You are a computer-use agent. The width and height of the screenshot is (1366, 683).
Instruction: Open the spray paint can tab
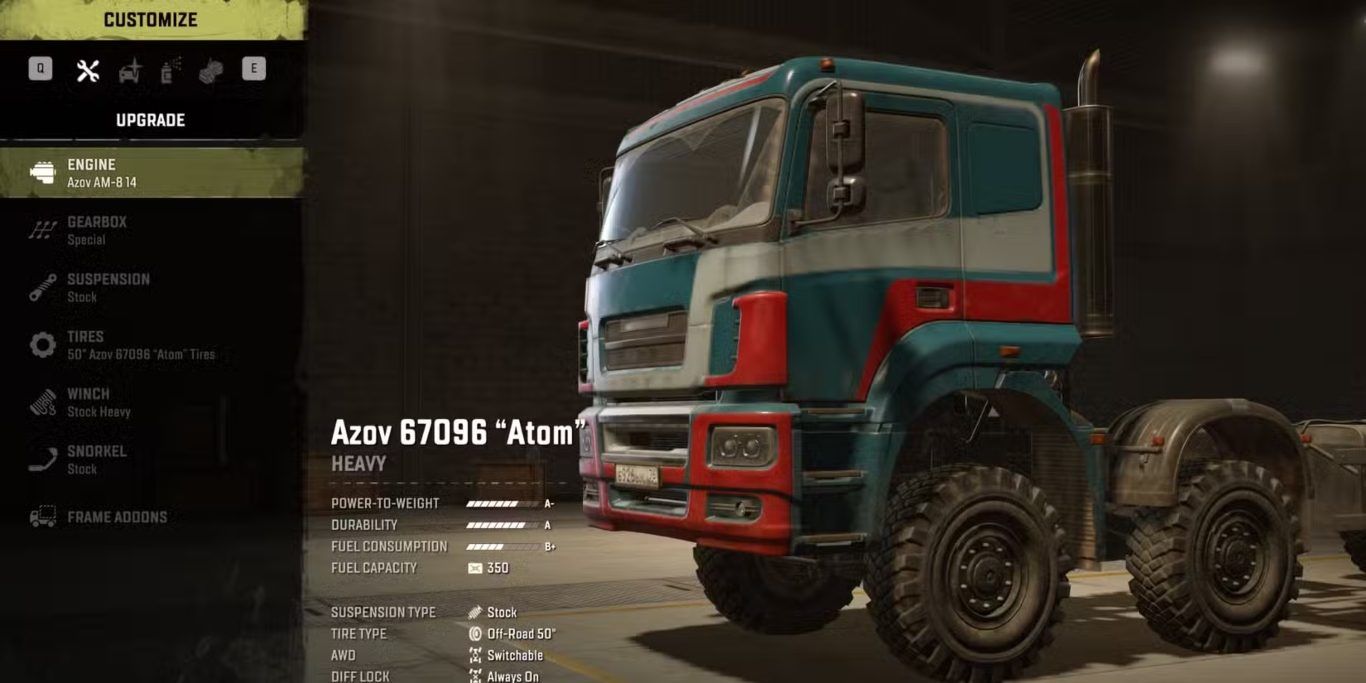pyautogui.click(x=171, y=69)
